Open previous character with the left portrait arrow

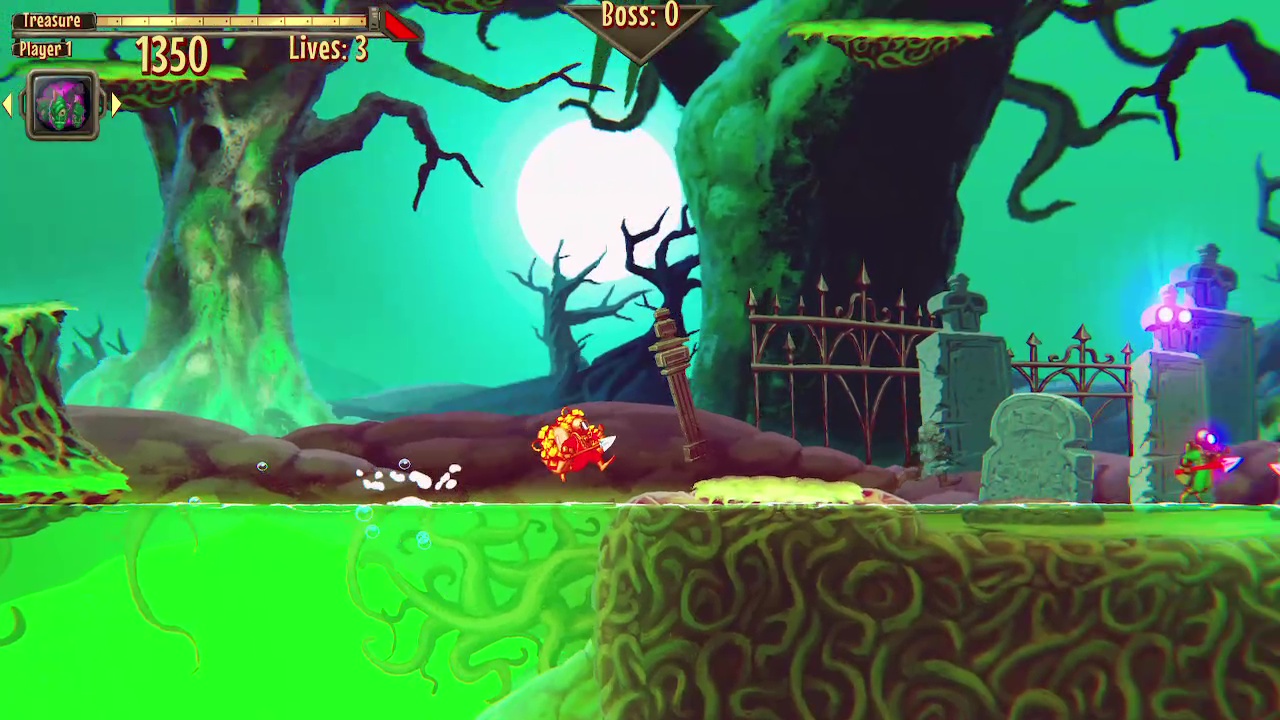(x=8, y=105)
